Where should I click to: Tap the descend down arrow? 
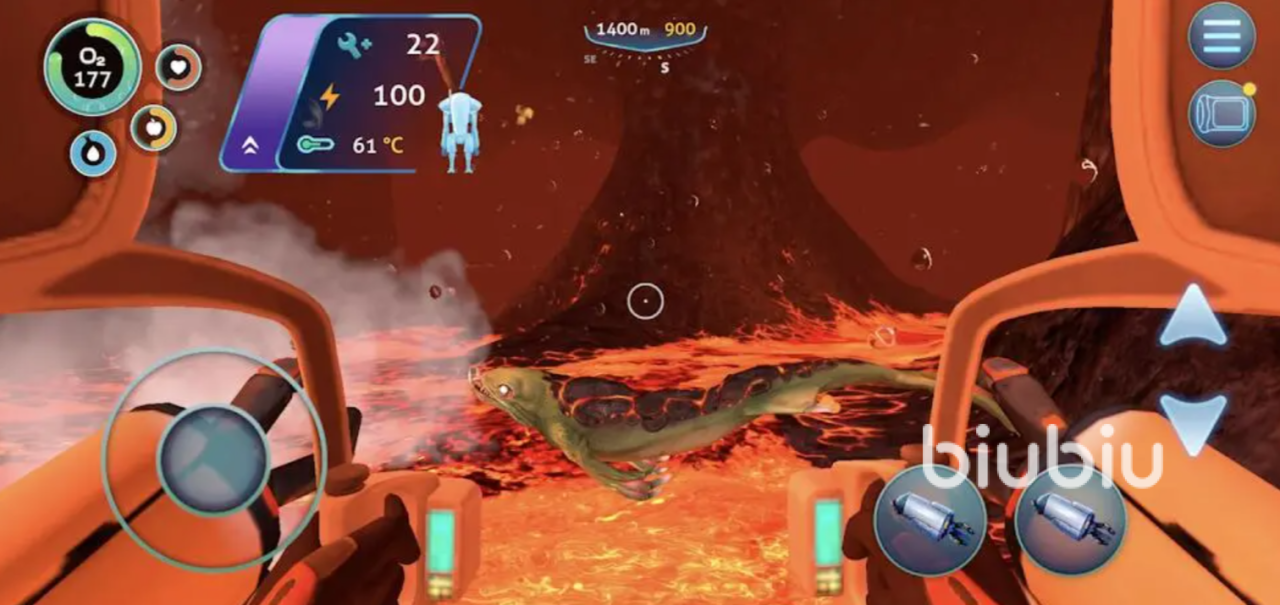pos(1193,421)
